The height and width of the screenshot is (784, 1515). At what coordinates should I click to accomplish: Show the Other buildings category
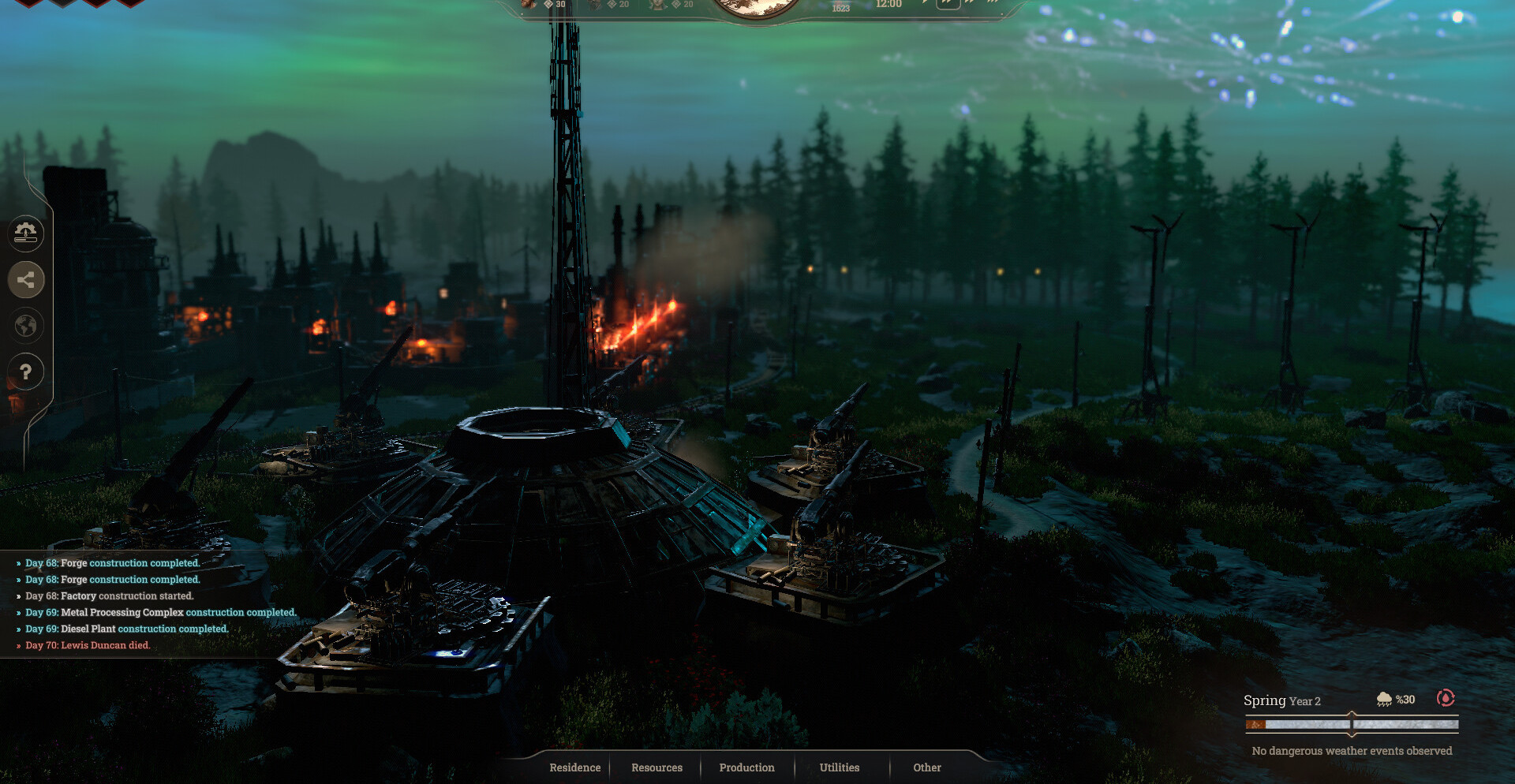927,767
